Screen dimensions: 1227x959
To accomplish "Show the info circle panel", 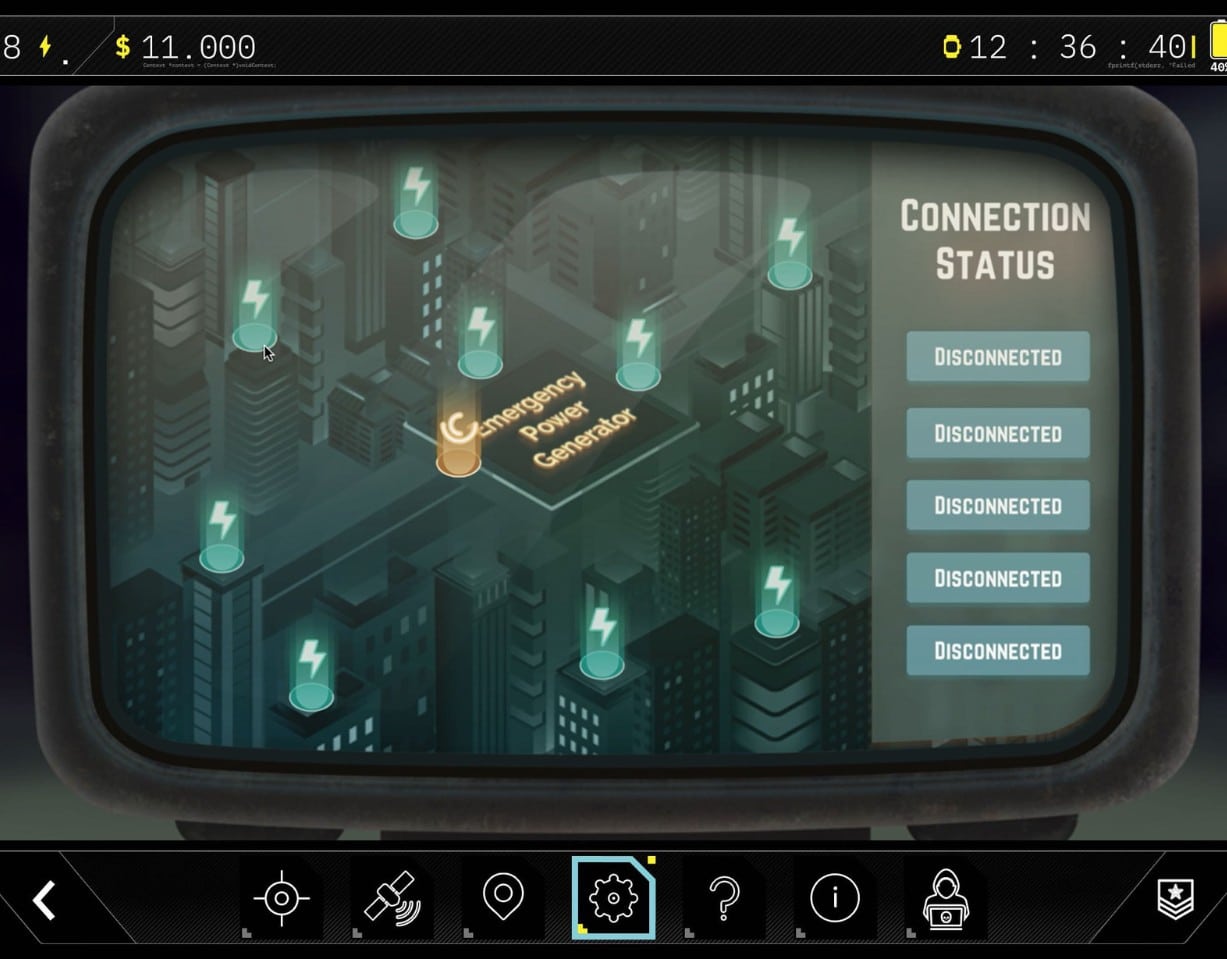I will point(835,898).
